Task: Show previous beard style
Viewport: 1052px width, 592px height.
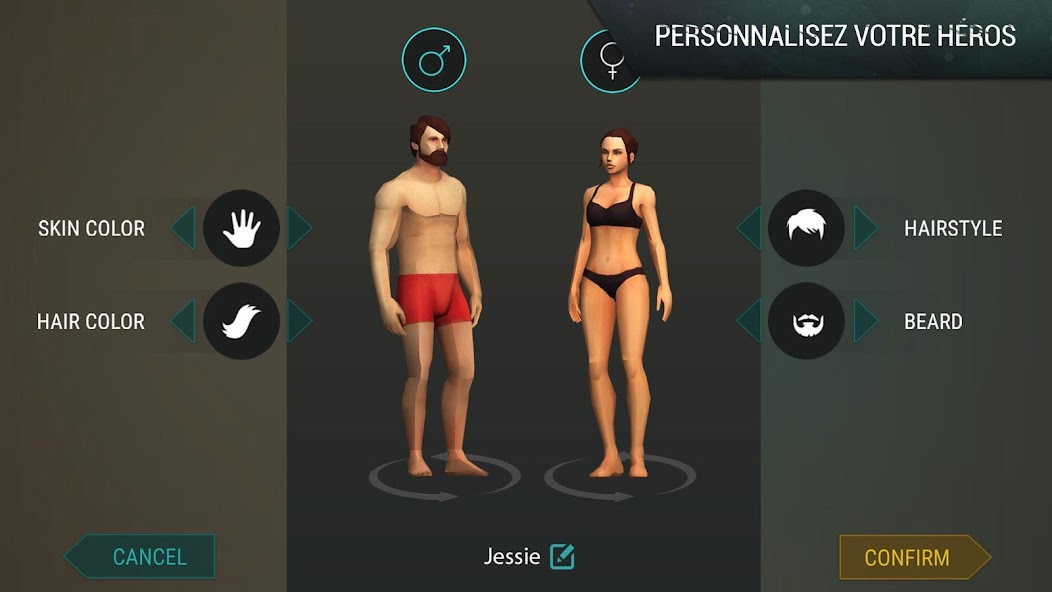Action: point(748,322)
